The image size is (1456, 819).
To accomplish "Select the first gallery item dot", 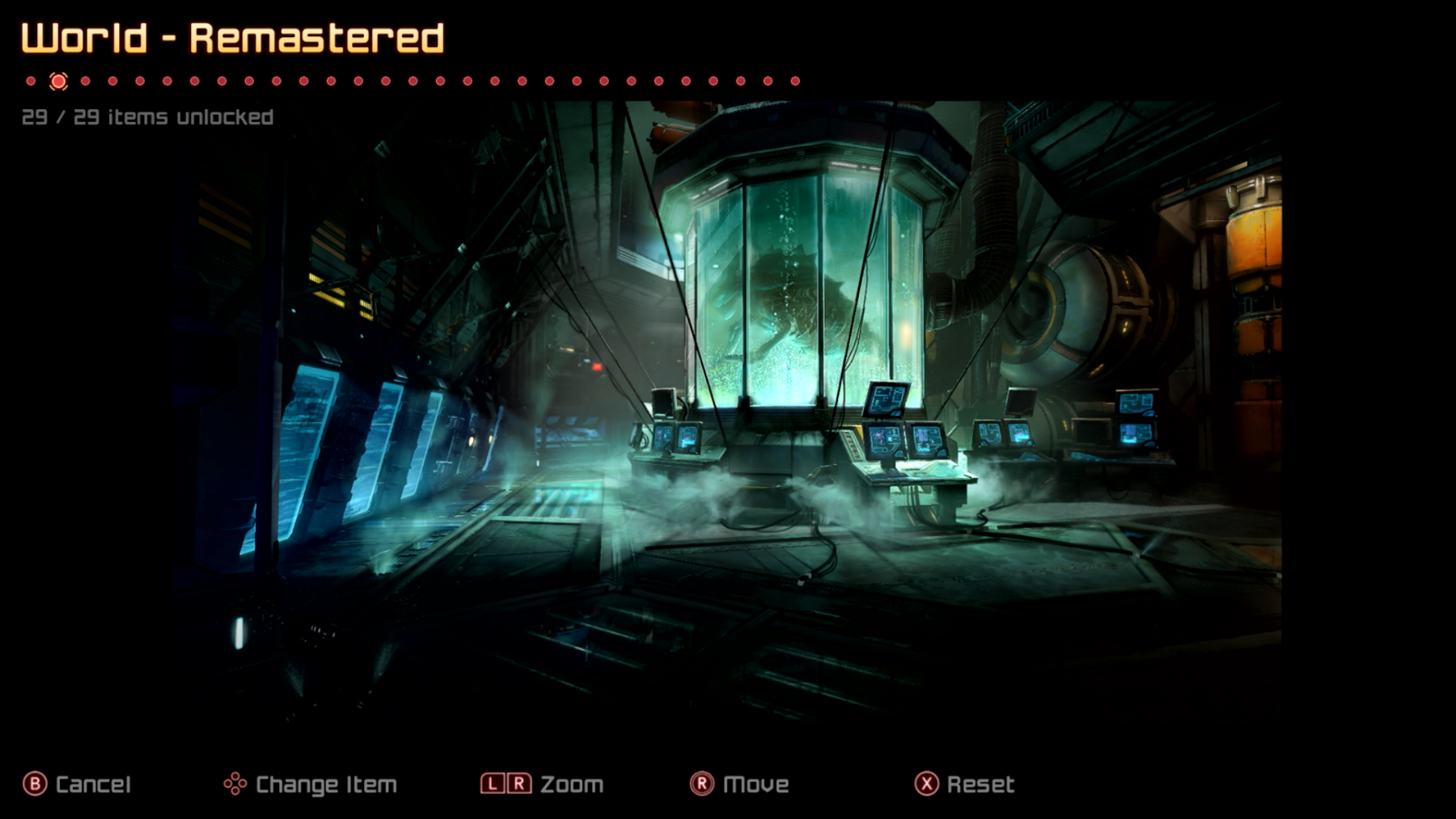I will click(31, 81).
